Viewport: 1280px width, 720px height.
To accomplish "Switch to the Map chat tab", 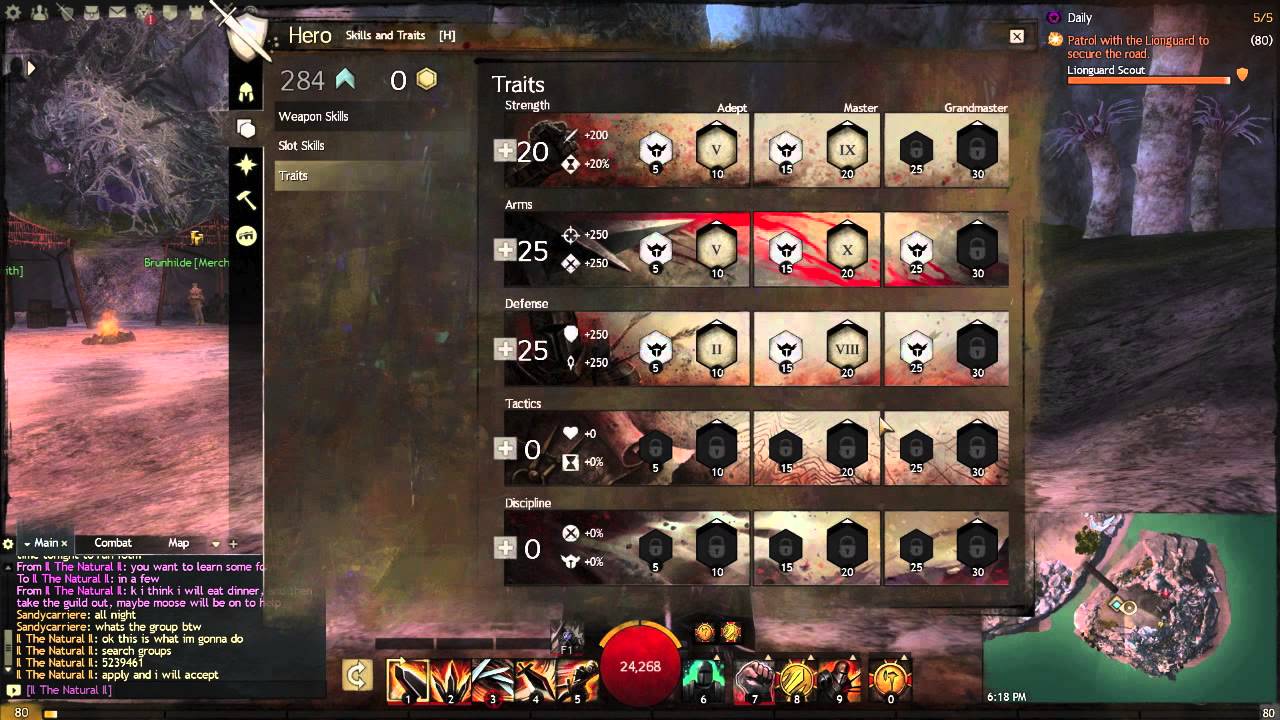I will 178,543.
